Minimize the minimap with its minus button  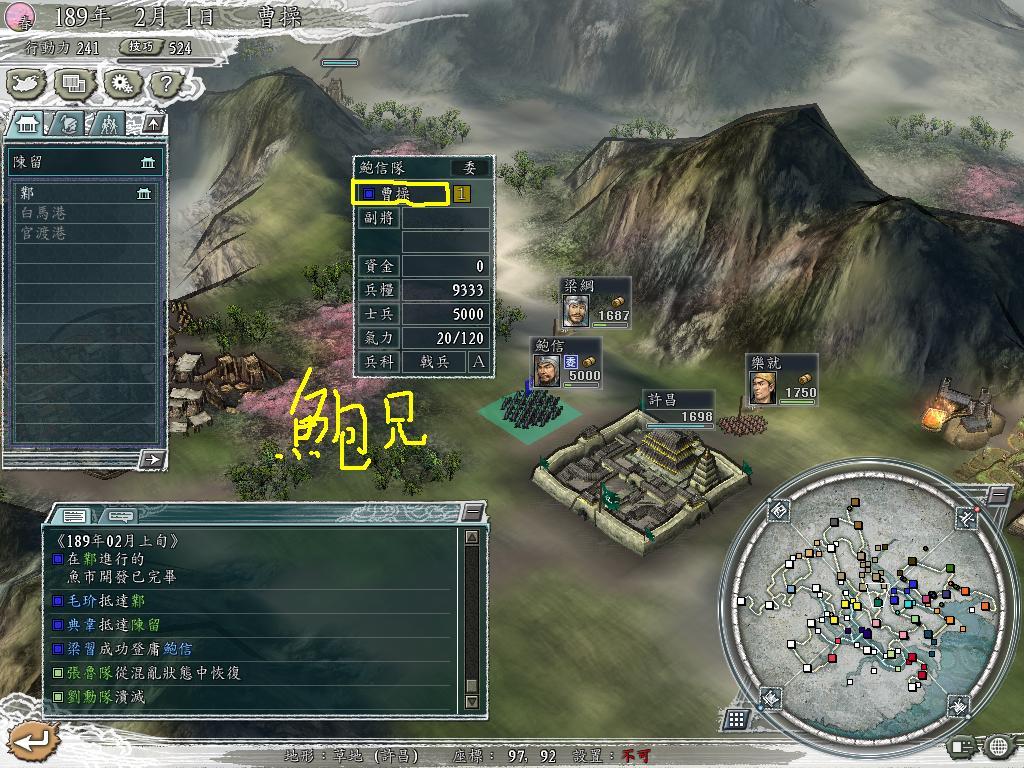pos(998,496)
